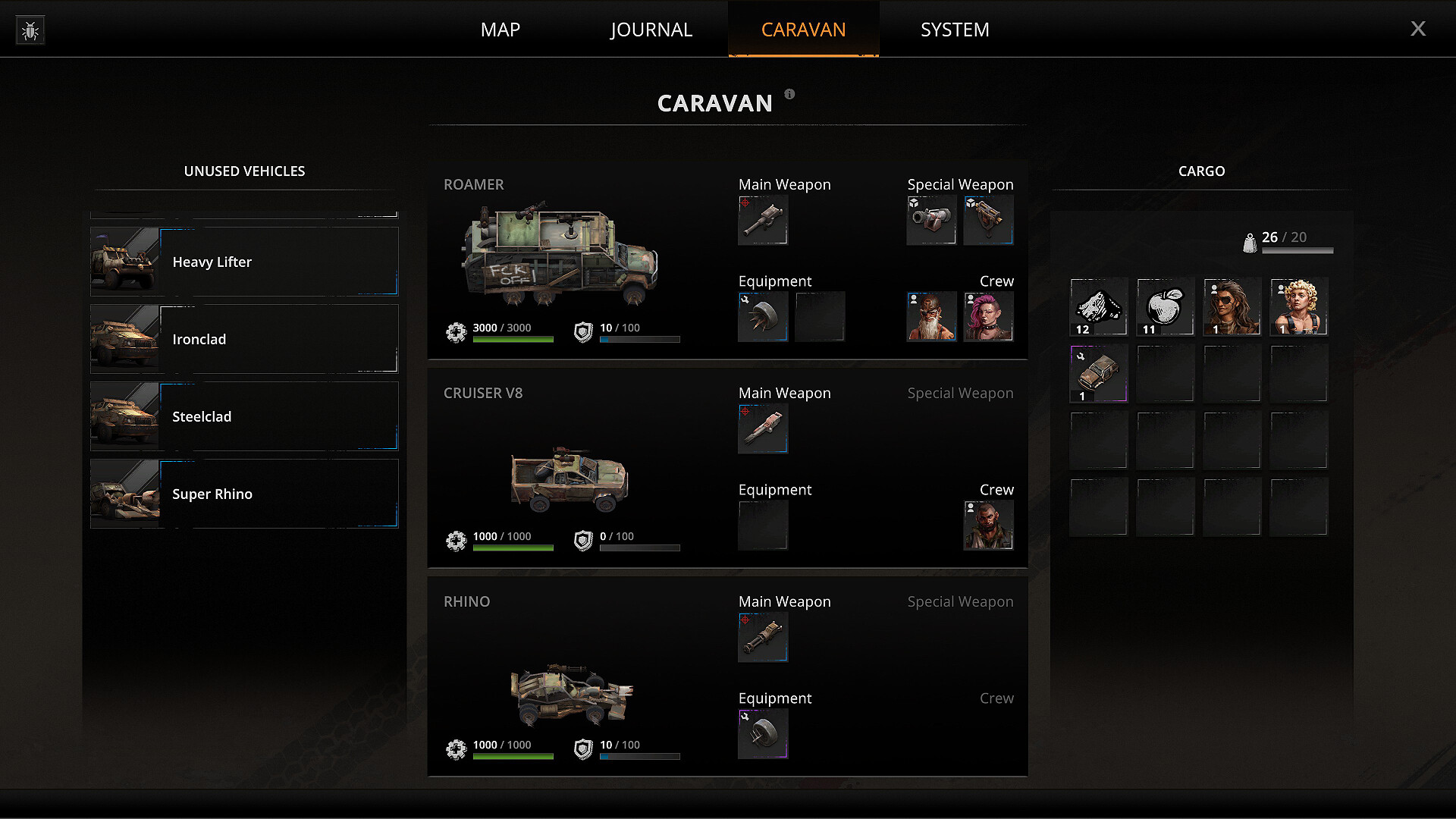Click the Rhino's equipment wheel slot
Screen dimensions: 1456x819
tap(763, 733)
